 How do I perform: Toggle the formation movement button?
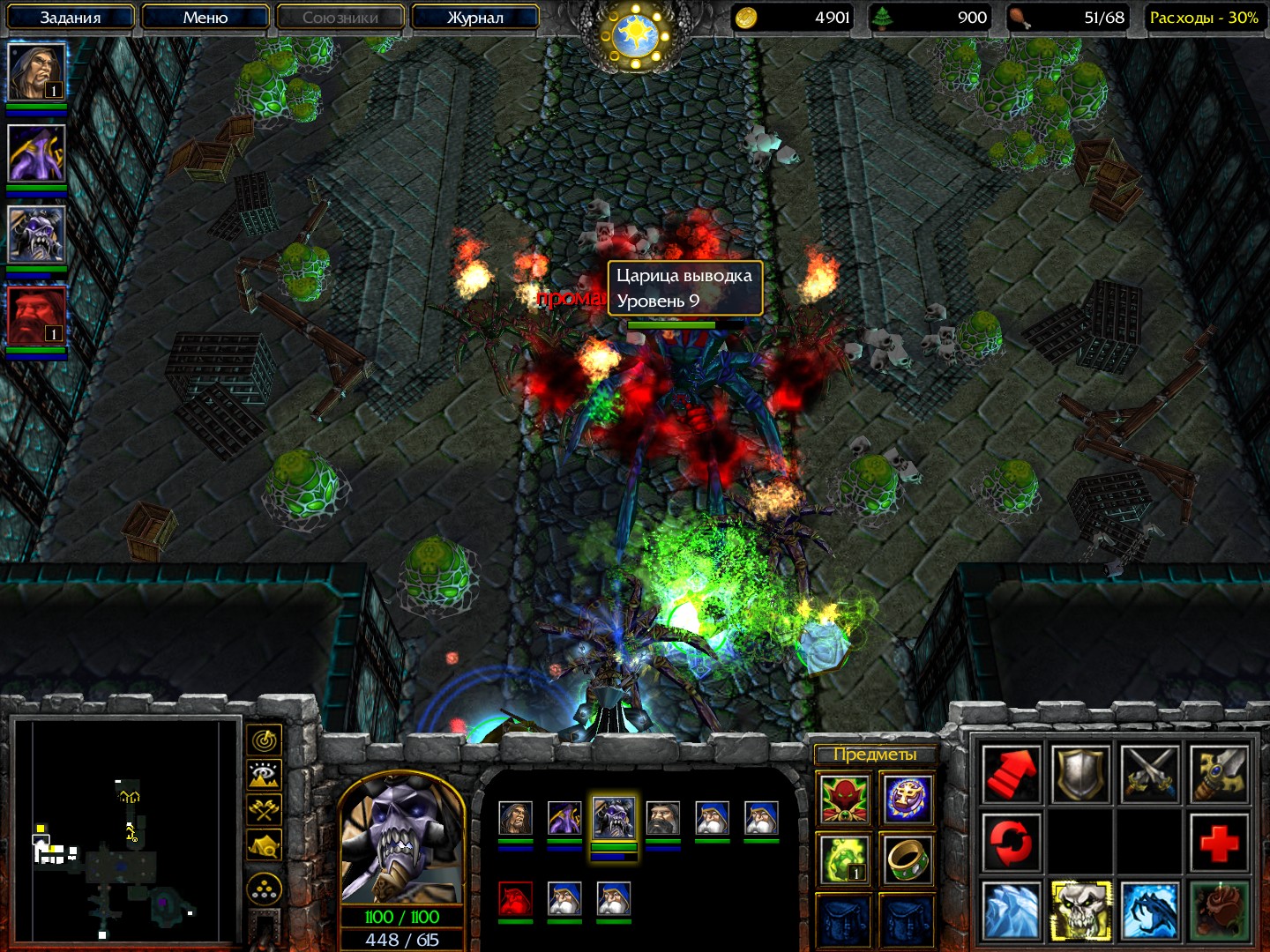(x=265, y=890)
